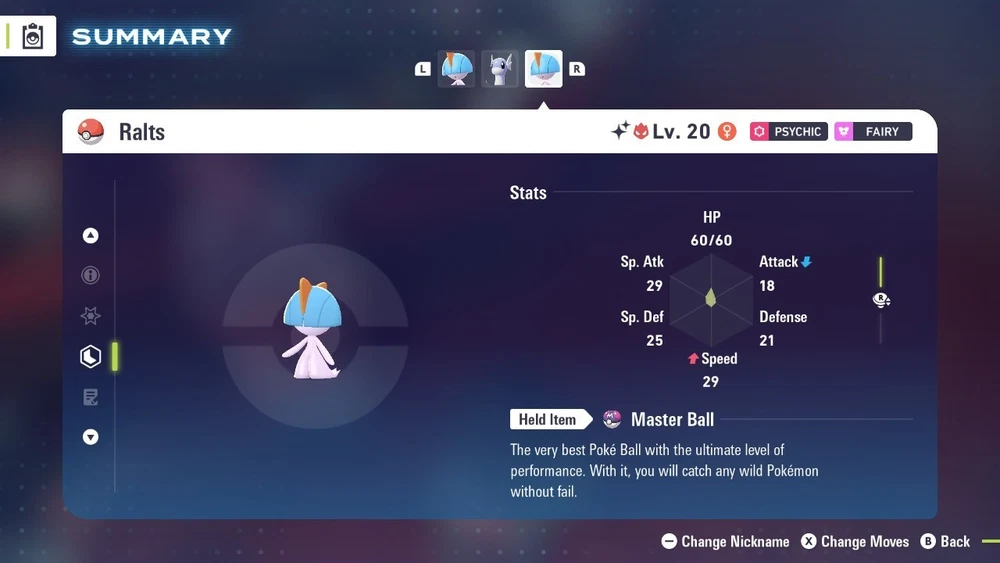
Task: Toggle the stat graph view icon
Action: 881,300
